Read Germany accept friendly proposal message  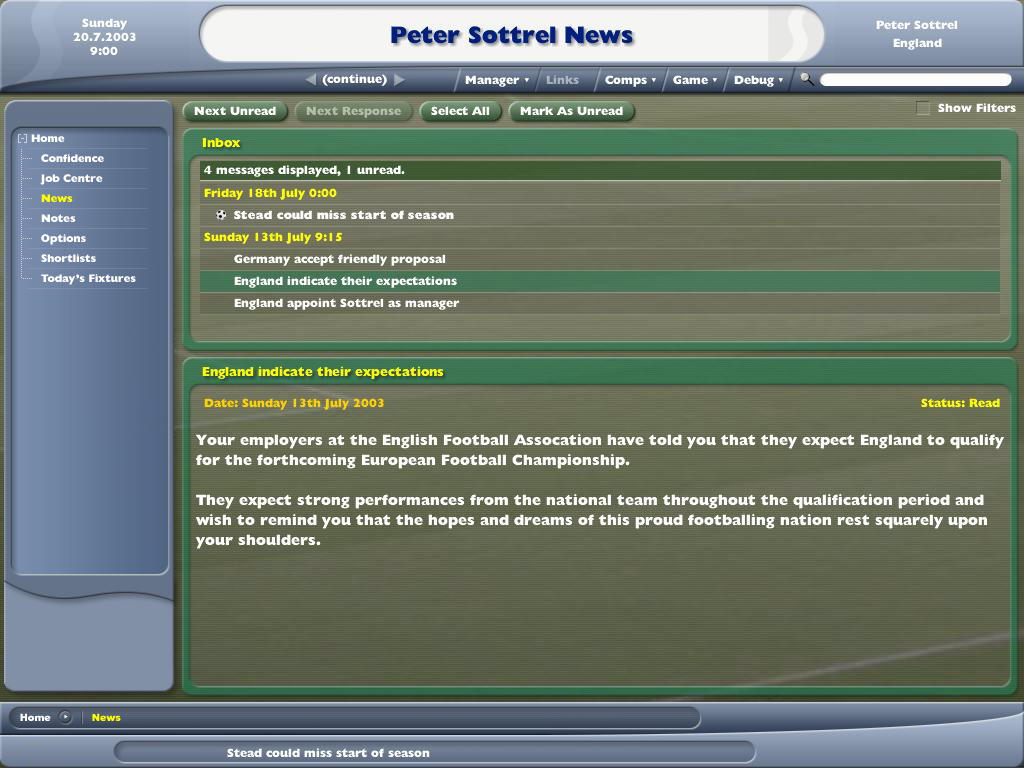tap(339, 259)
